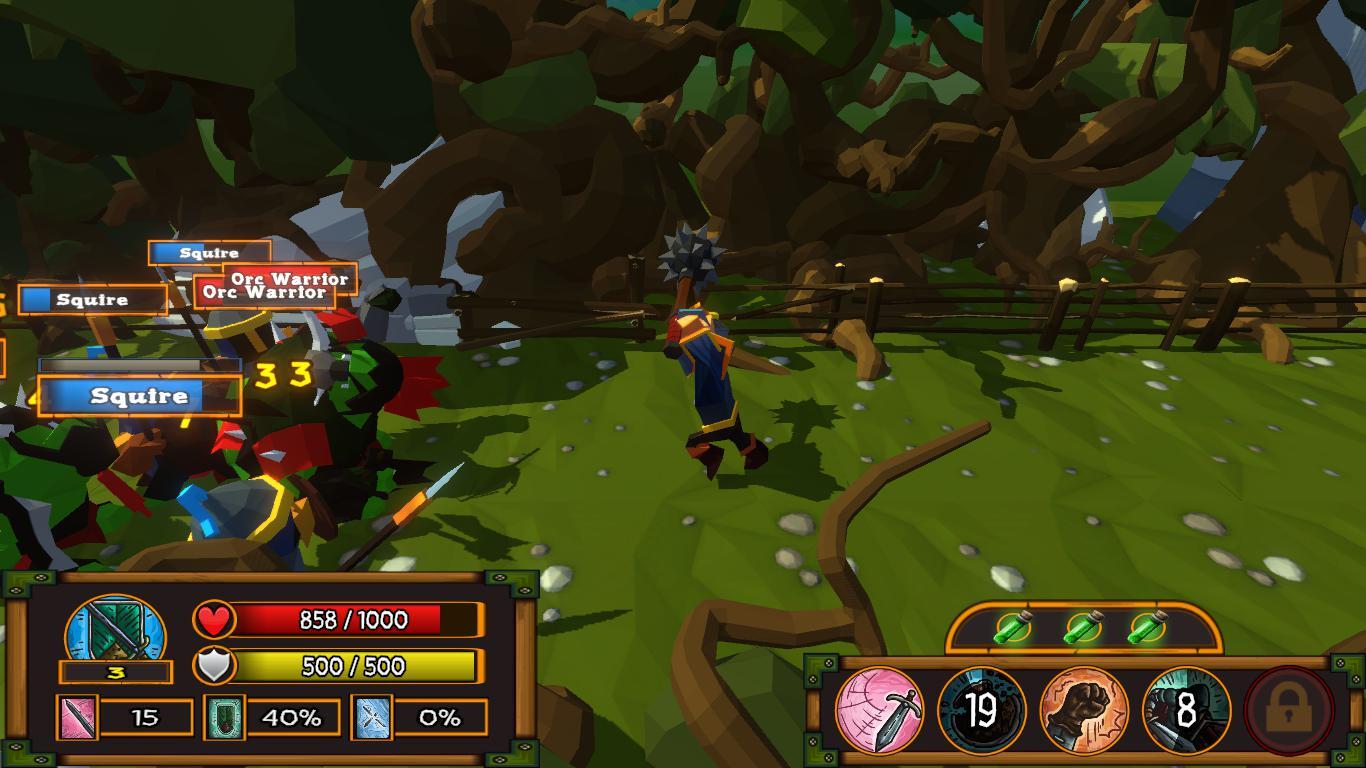Click the blue crossed-arrows stat icon
Viewport: 1366px width, 768px height.
(x=371, y=717)
